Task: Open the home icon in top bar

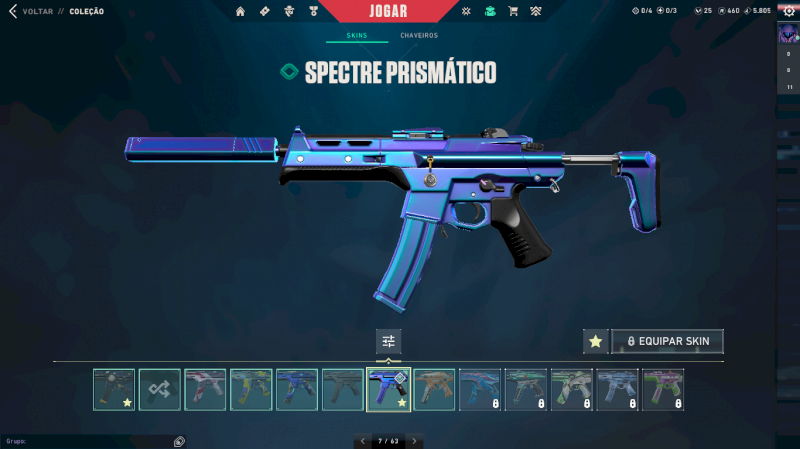Action: pyautogui.click(x=240, y=11)
